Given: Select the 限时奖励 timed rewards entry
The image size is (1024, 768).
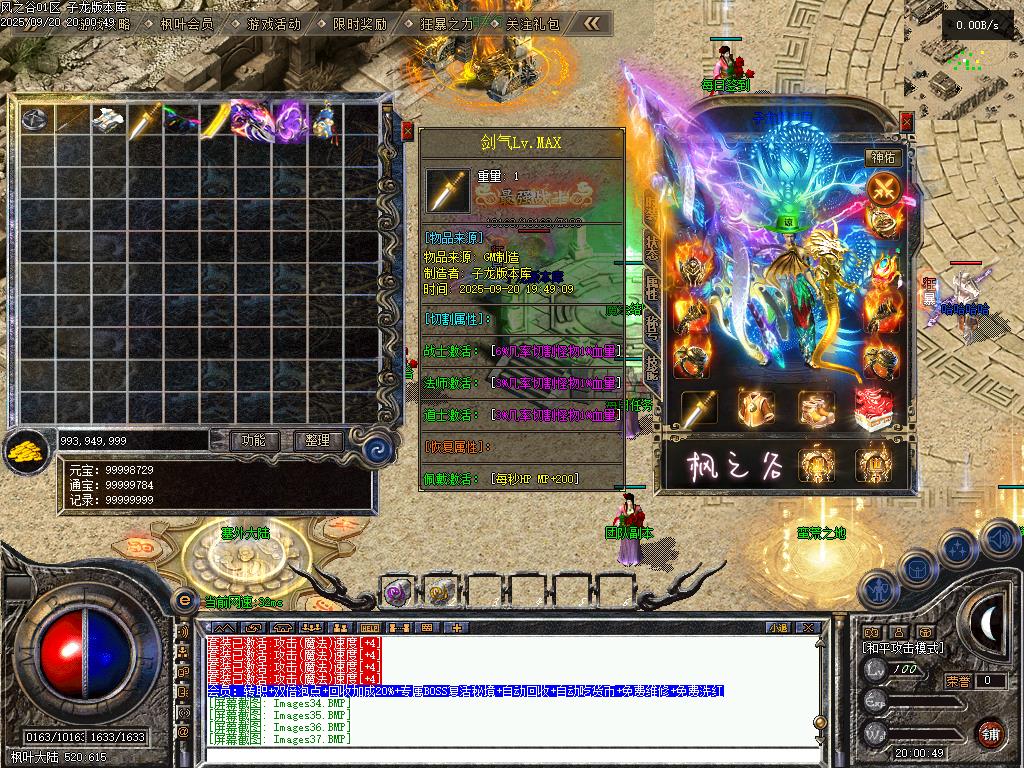Looking at the screenshot, I should [x=359, y=23].
